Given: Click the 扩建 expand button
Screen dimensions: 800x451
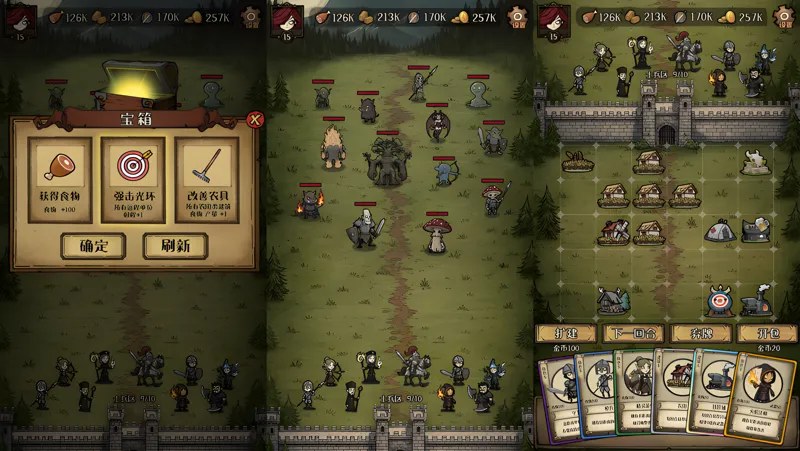Looking at the screenshot, I should pos(566,333).
